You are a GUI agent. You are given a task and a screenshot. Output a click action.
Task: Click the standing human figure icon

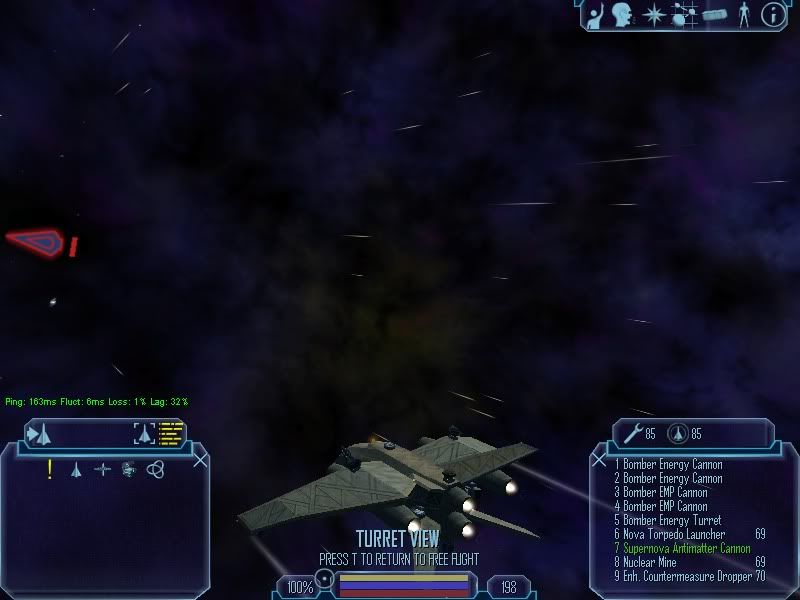[743, 14]
